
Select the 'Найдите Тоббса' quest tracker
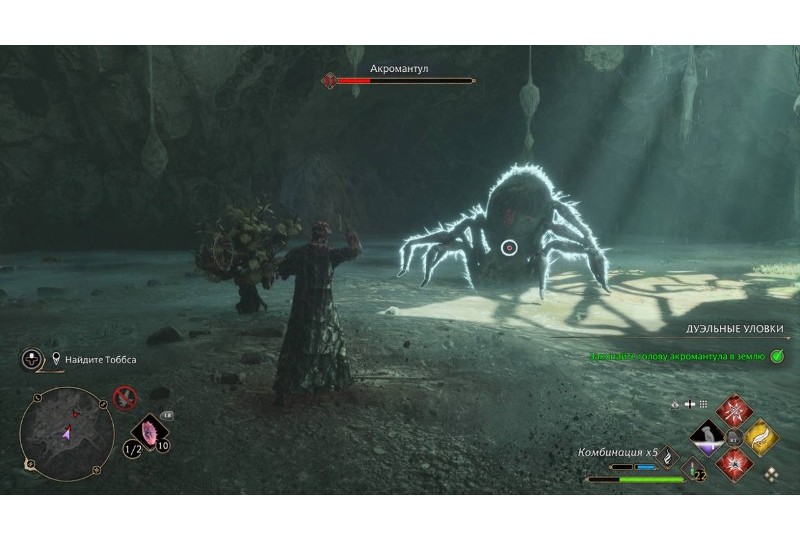pyautogui.click(x=96, y=358)
